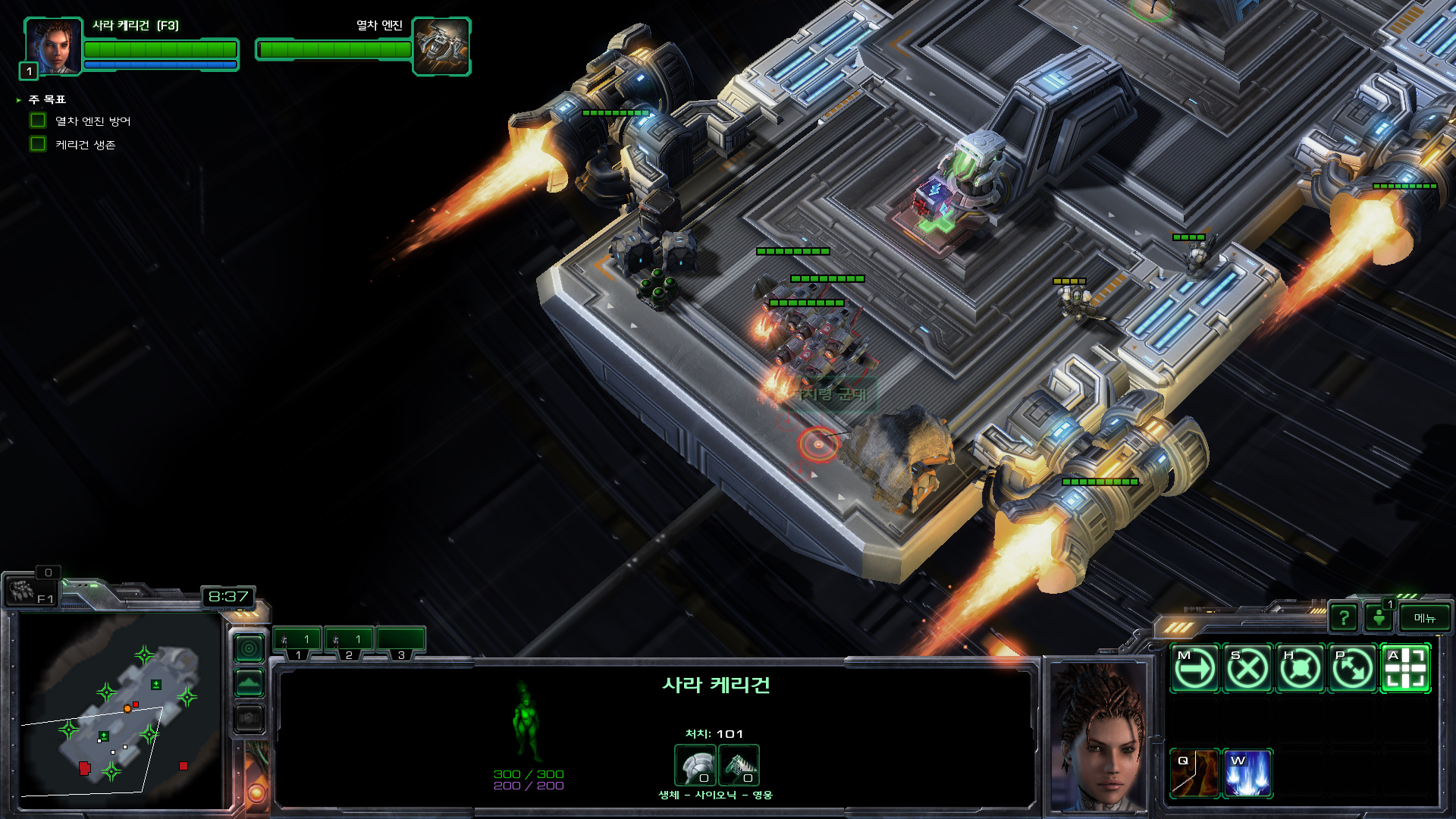The width and height of the screenshot is (1456, 819).
Task: Select the Move command
Action: tap(1194, 669)
